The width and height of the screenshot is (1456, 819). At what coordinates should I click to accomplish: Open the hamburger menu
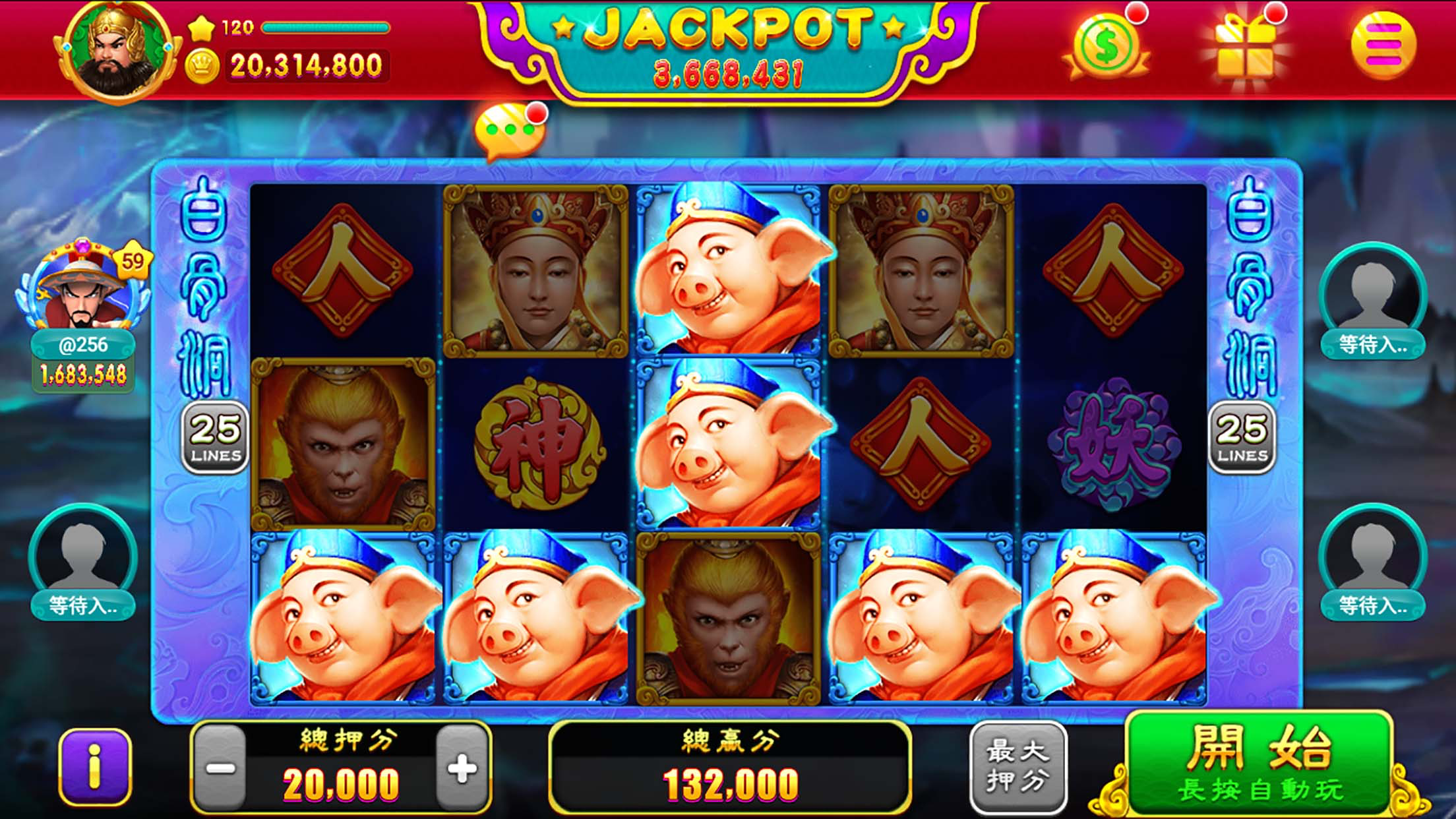tap(1383, 45)
